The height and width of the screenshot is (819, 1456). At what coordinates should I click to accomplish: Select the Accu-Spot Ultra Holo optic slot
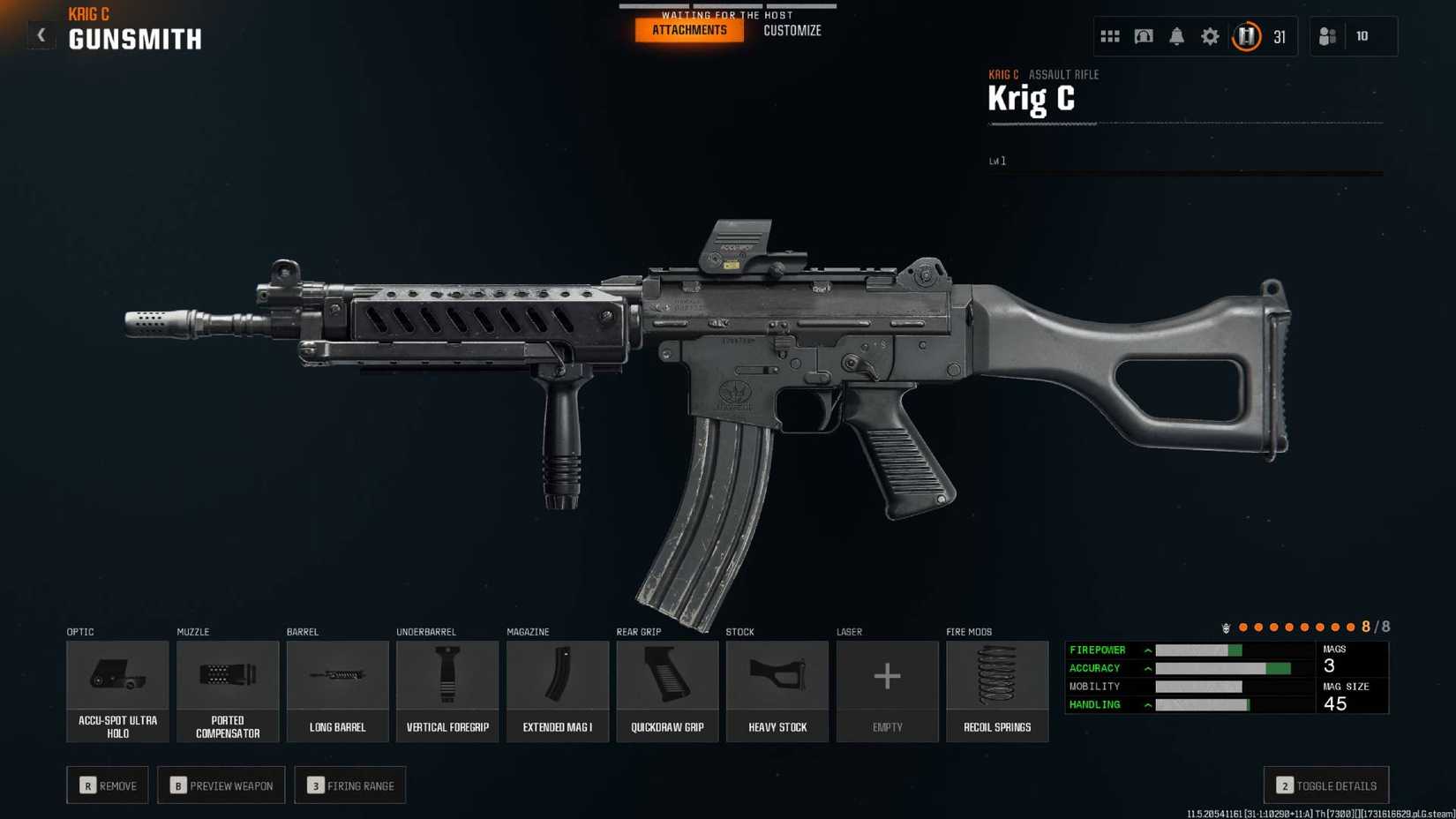(117, 691)
